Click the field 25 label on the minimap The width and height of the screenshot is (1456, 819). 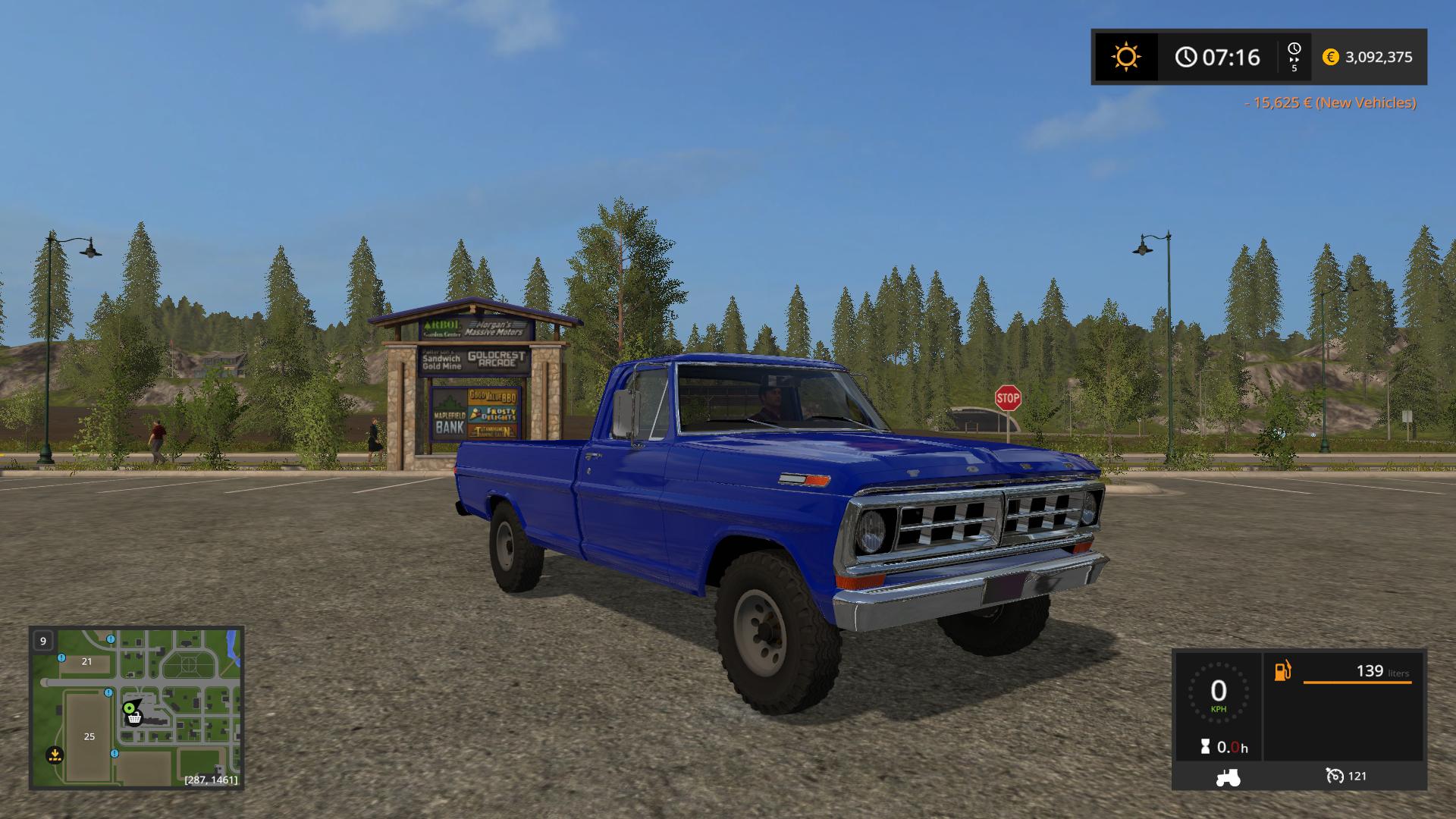tap(89, 736)
